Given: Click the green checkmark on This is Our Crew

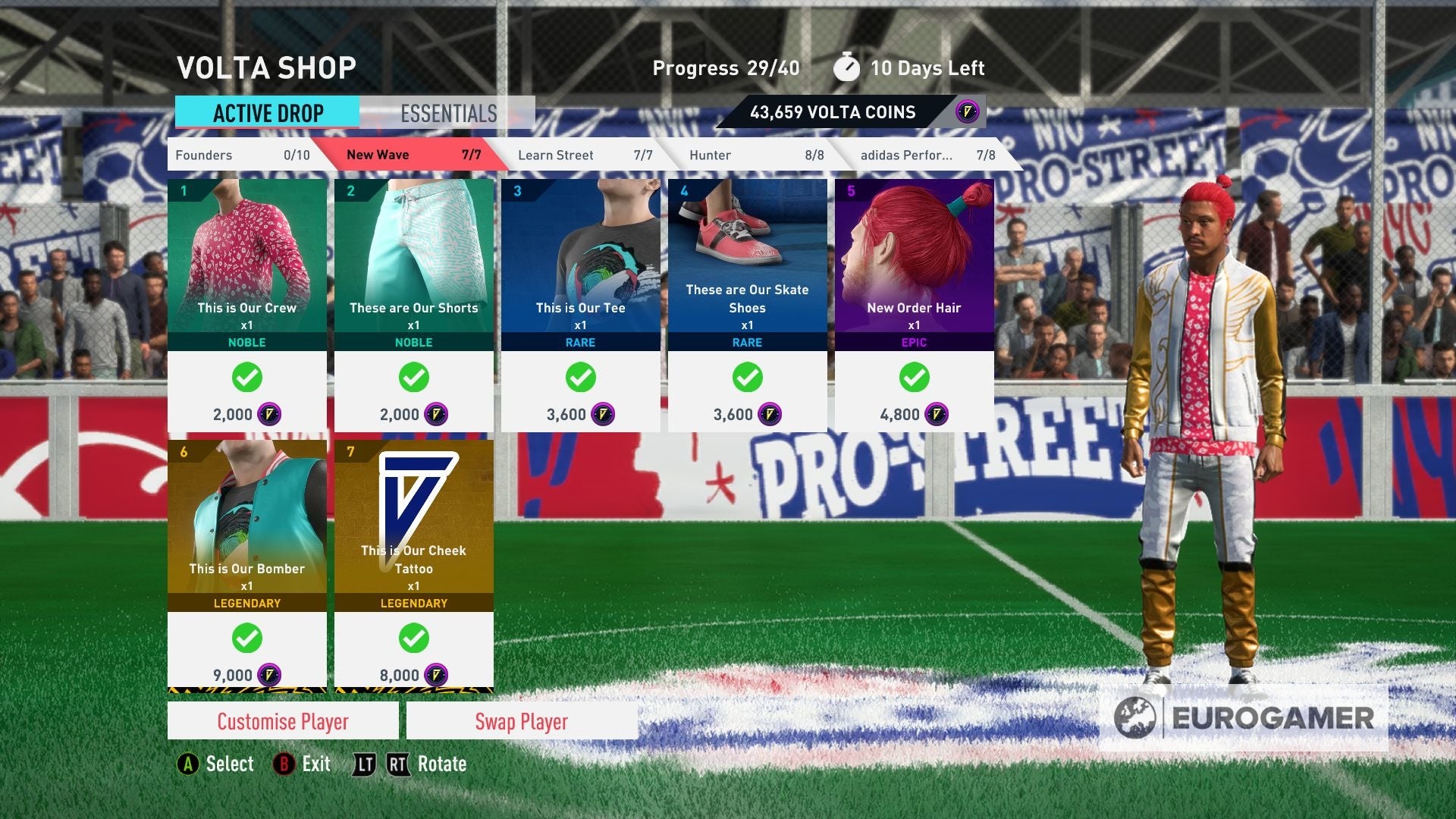Looking at the screenshot, I should (246, 377).
